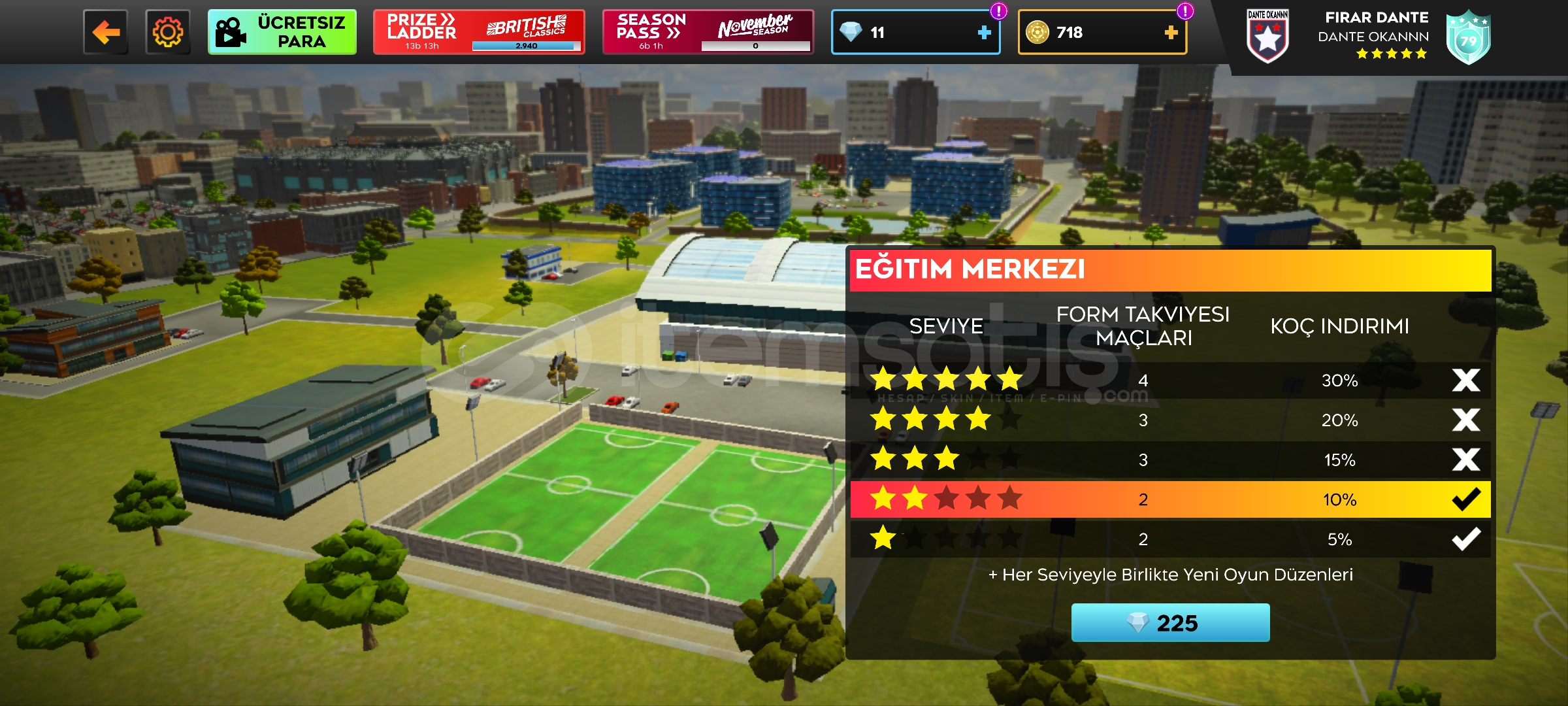
Task: Select the five-star 30% level row
Action: [x=1170, y=380]
